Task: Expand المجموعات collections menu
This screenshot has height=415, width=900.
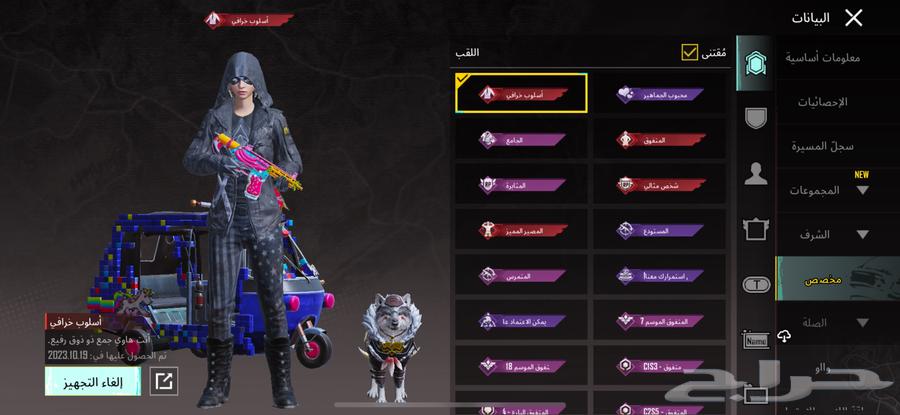Action: tap(828, 190)
